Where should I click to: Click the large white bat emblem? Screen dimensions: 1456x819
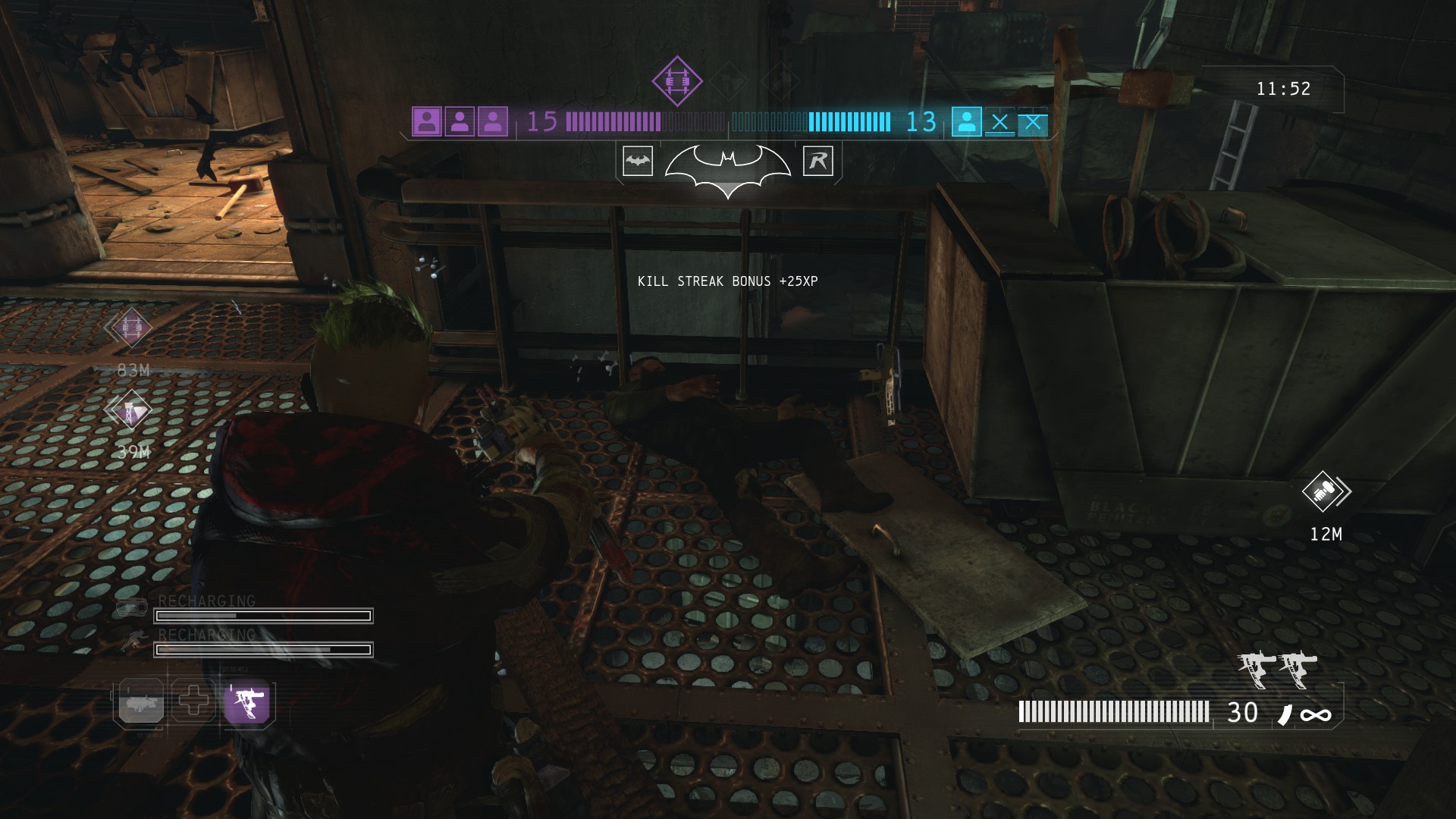pyautogui.click(x=727, y=168)
